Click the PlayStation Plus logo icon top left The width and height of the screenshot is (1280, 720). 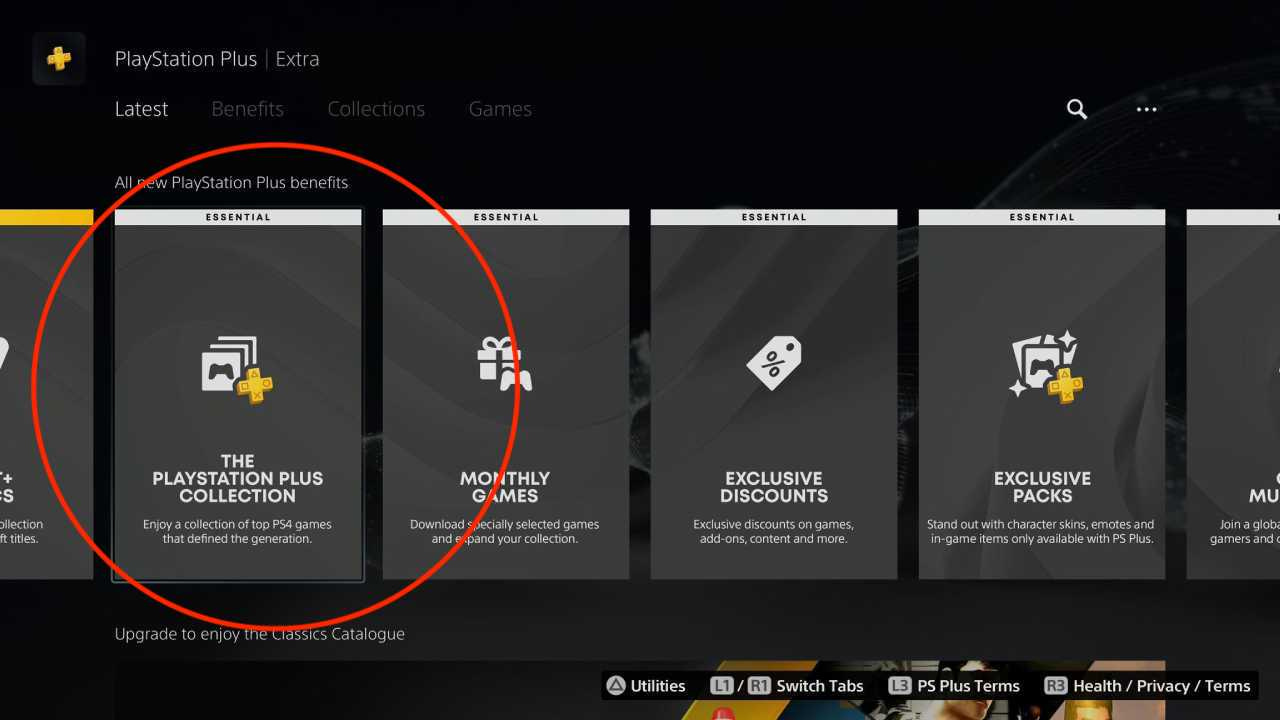(58, 58)
